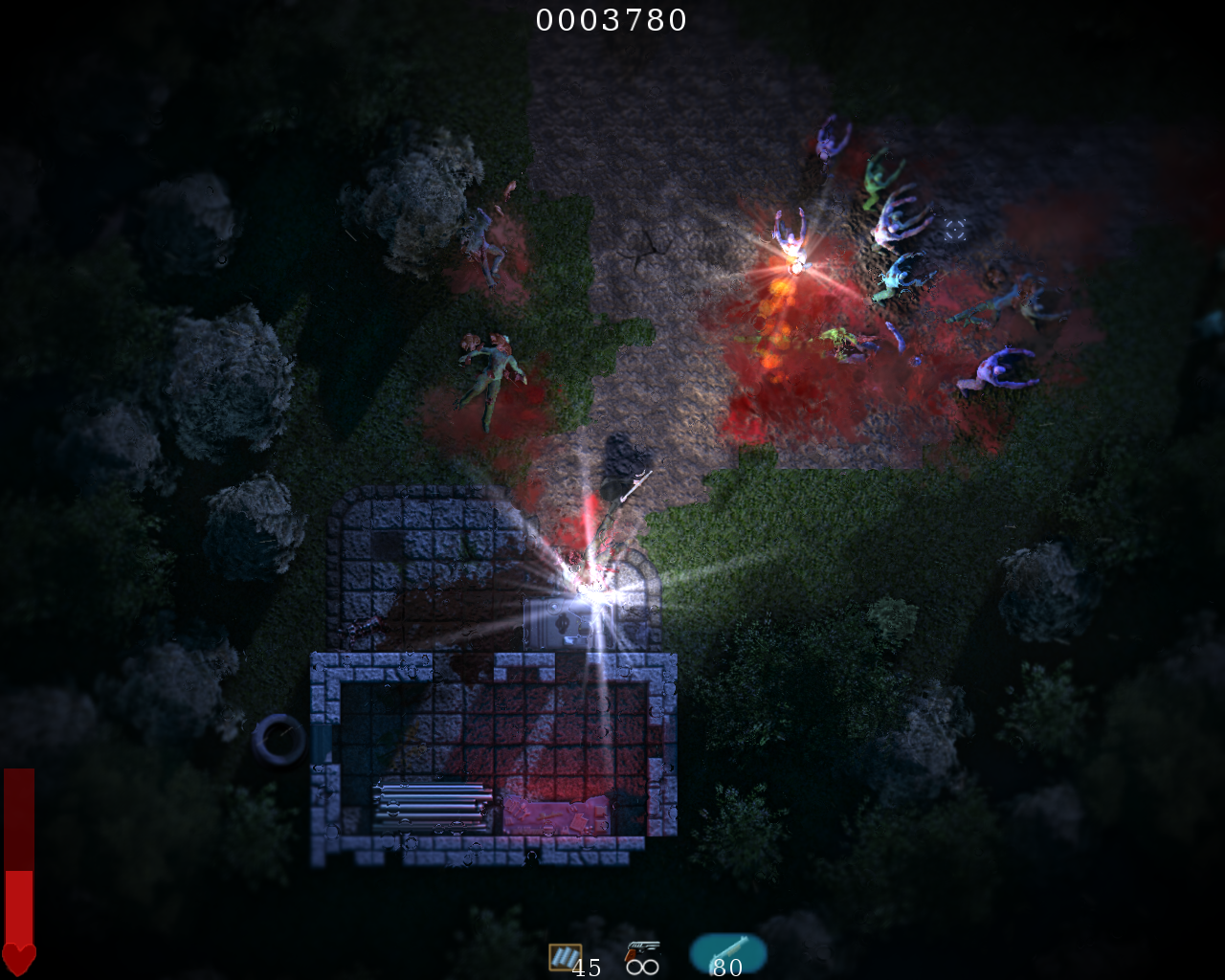The height and width of the screenshot is (980, 1225).
Task: Choose the highlighted shotgun weapon slot
Action: click(727, 952)
